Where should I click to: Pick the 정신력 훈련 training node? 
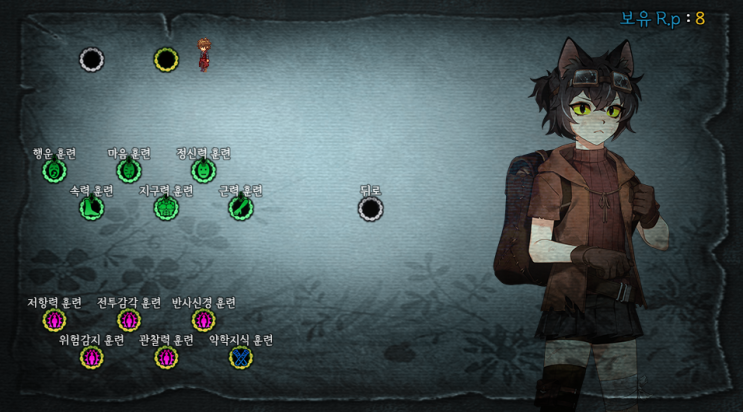coord(203,171)
